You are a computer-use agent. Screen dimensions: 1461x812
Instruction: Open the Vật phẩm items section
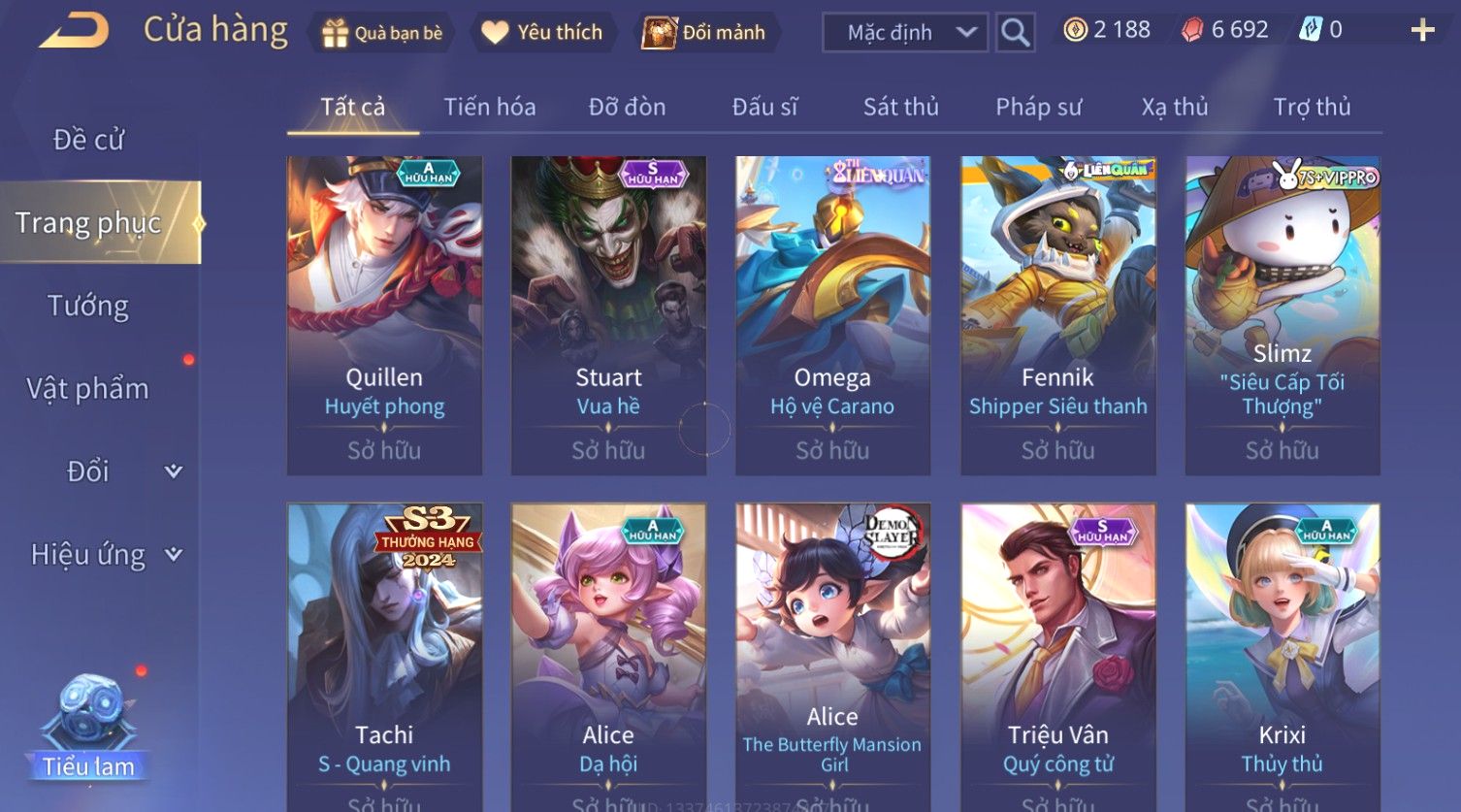[88, 389]
